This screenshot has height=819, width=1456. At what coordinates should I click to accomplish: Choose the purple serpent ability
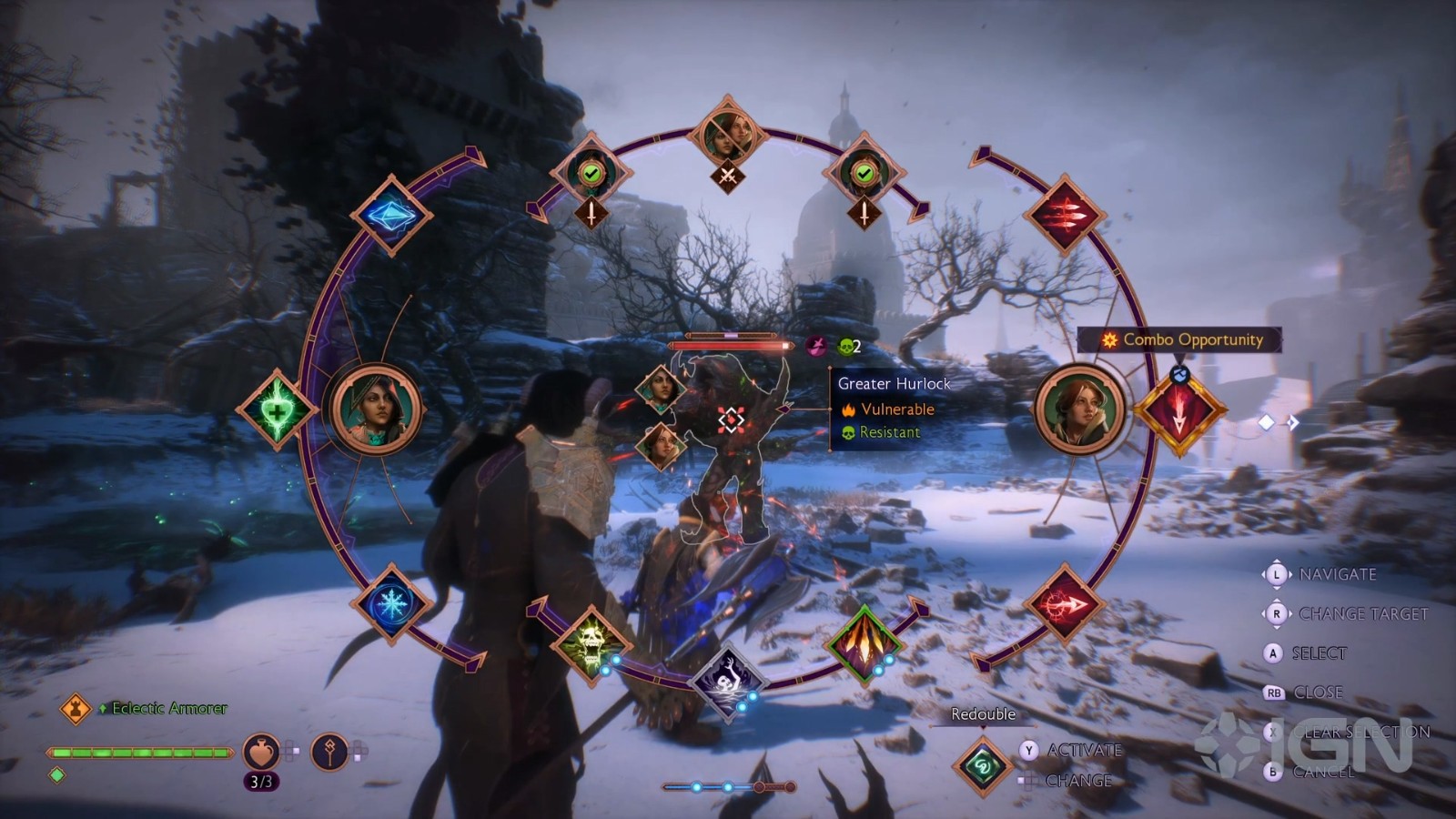pyautogui.click(x=727, y=681)
